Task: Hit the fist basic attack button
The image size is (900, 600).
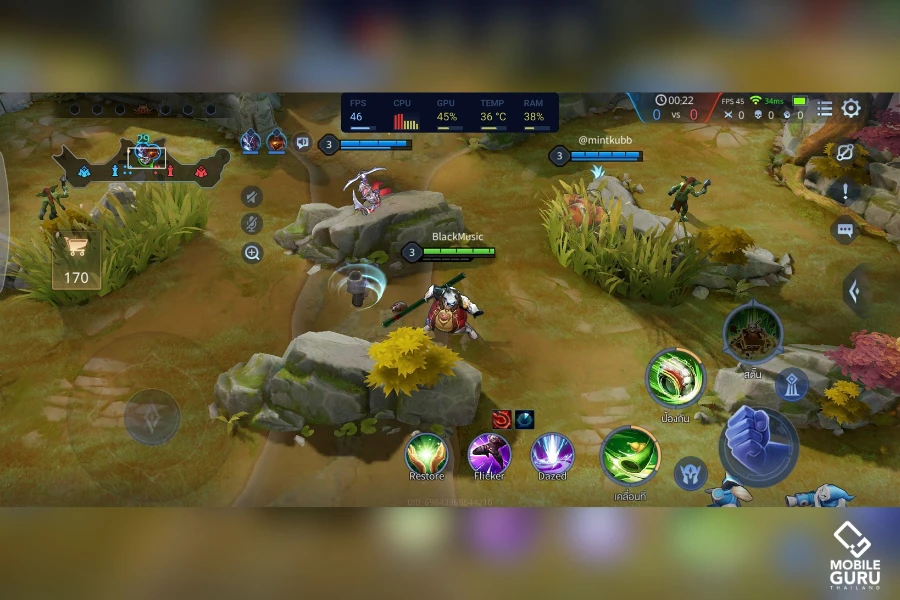Action: tap(758, 446)
